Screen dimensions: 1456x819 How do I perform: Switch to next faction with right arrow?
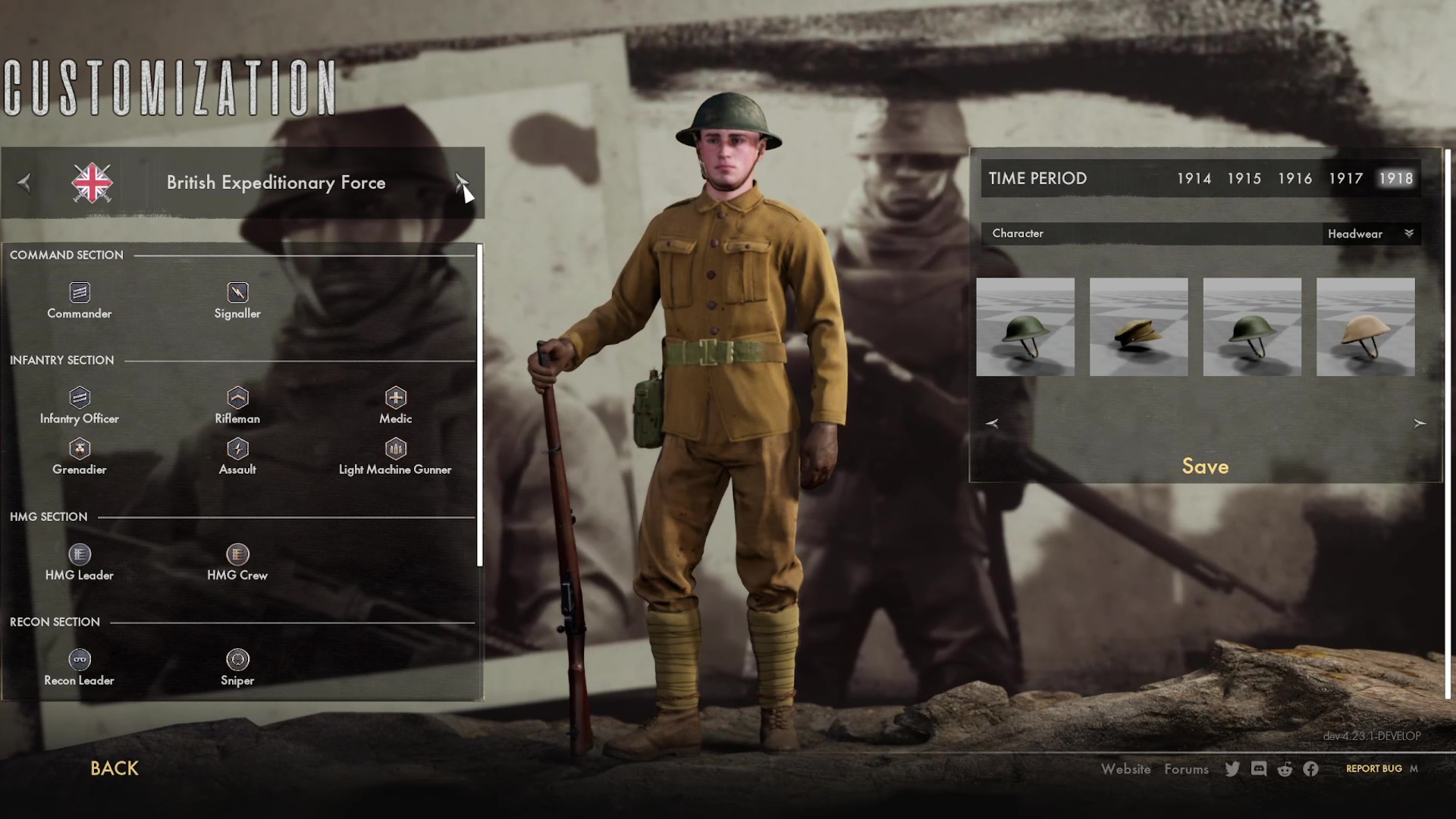point(461,182)
